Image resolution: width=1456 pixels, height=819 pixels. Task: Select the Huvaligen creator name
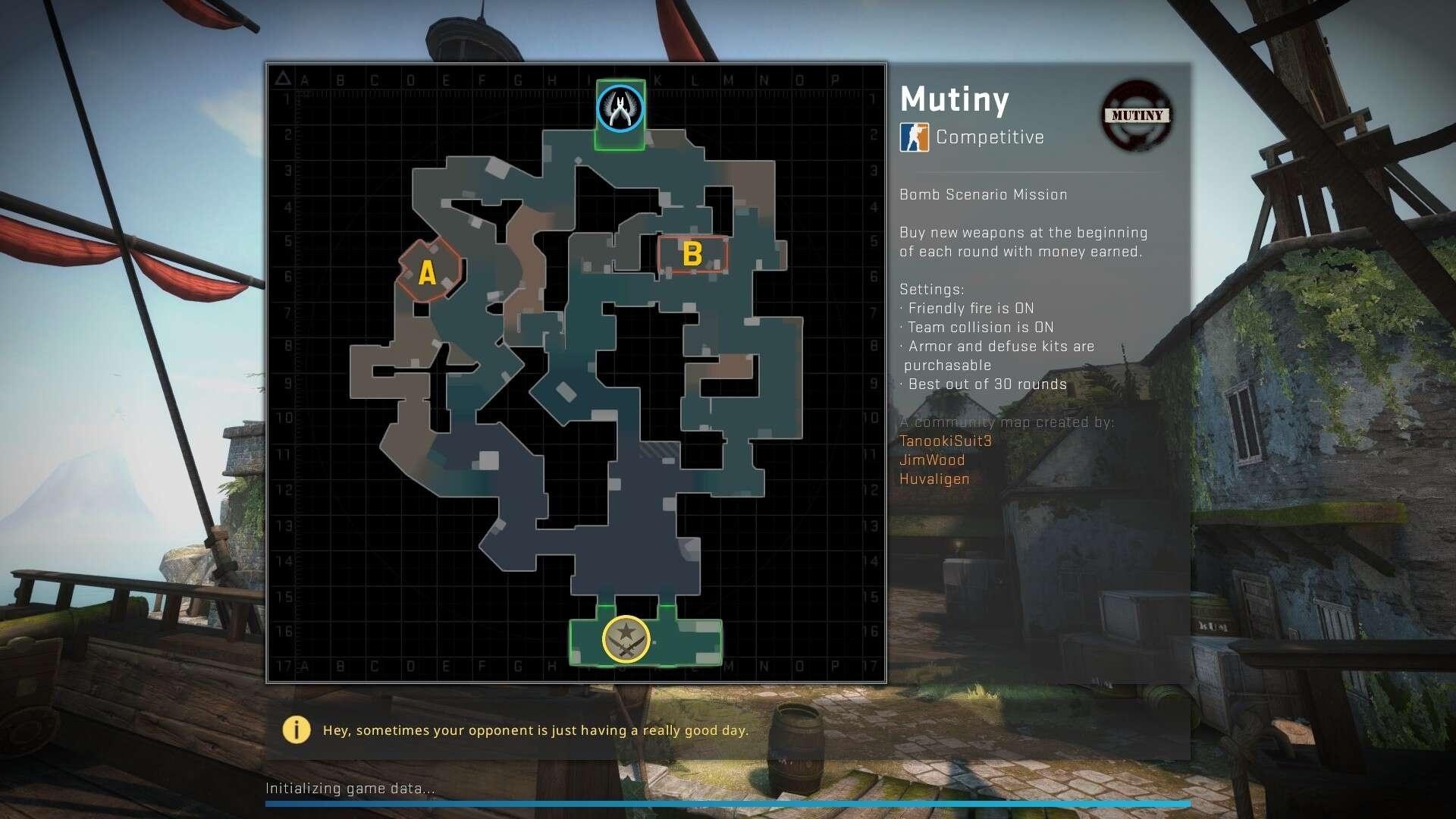(934, 479)
